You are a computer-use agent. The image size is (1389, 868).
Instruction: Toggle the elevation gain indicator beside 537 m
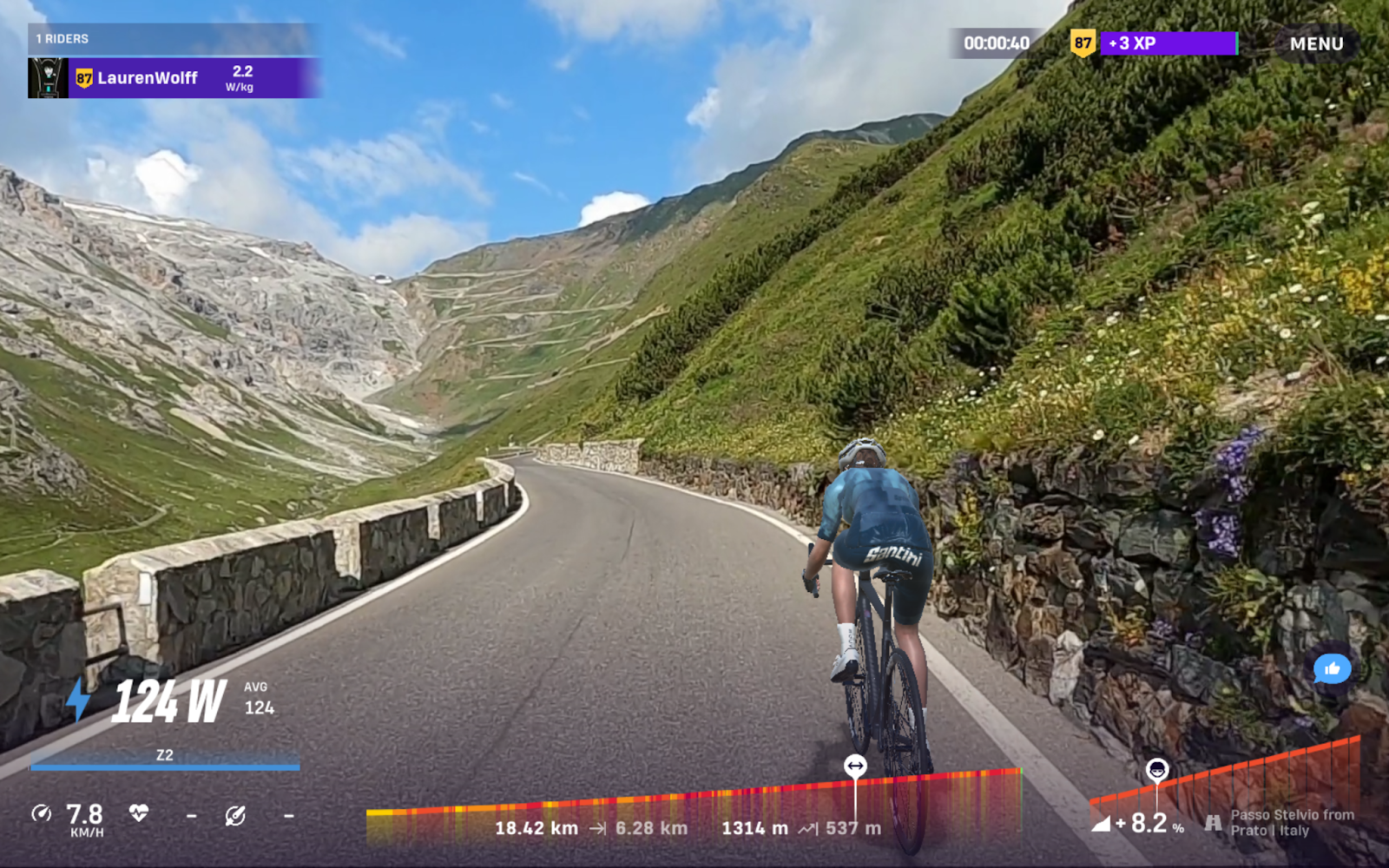pos(806,829)
